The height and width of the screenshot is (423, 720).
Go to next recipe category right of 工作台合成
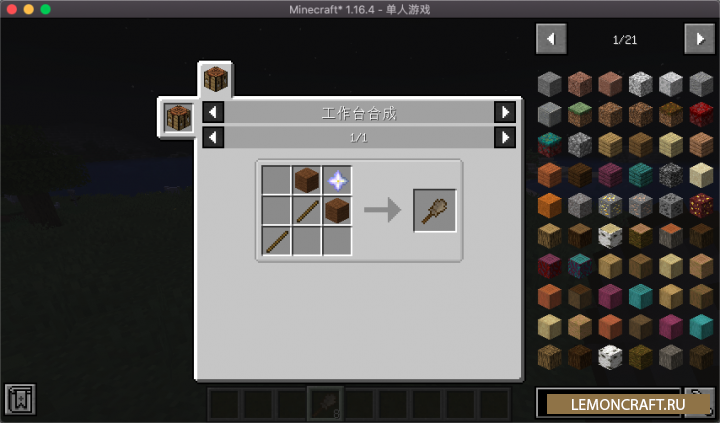click(505, 112)
